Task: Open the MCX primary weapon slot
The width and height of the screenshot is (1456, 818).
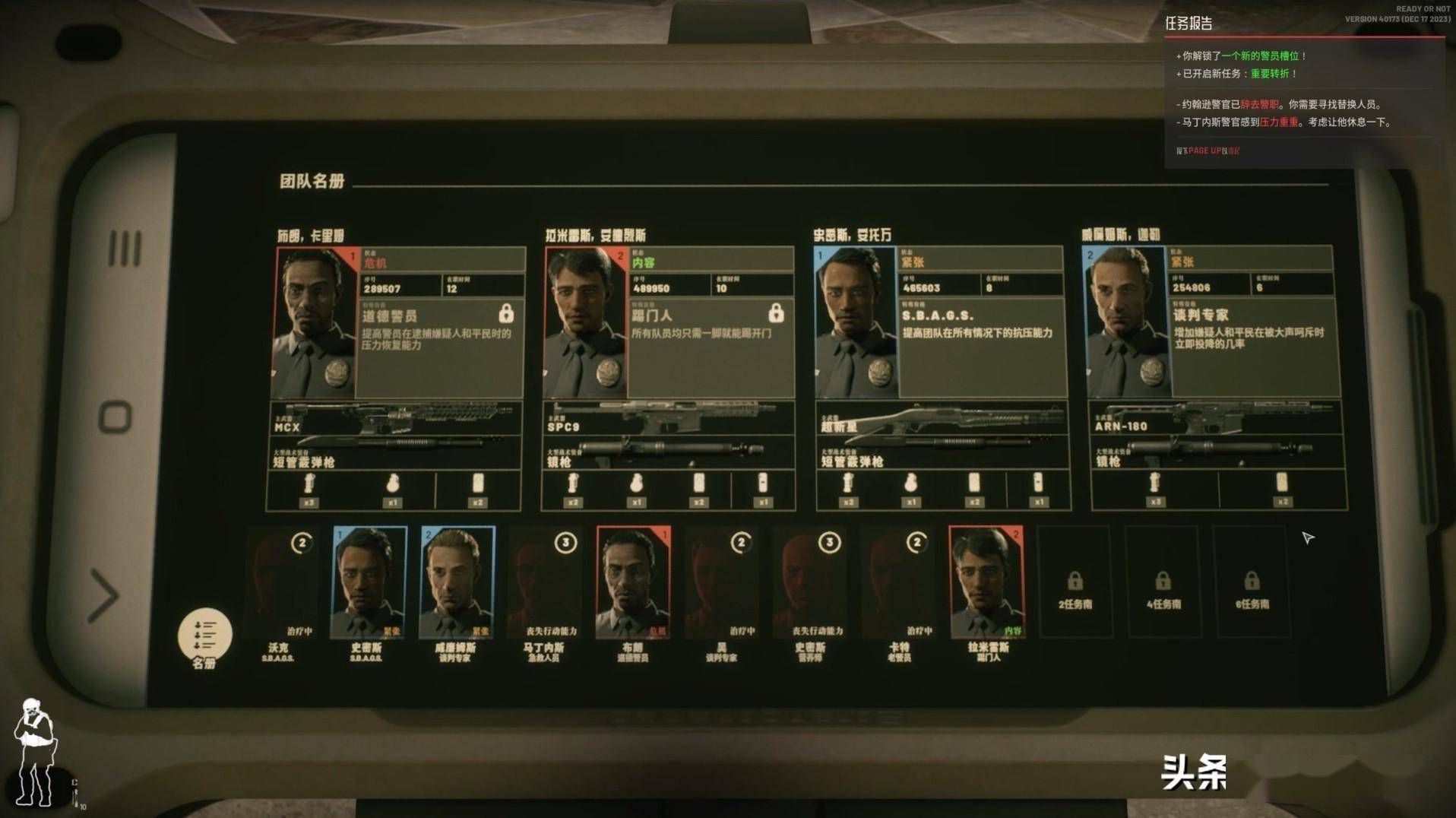Action: 396,418
